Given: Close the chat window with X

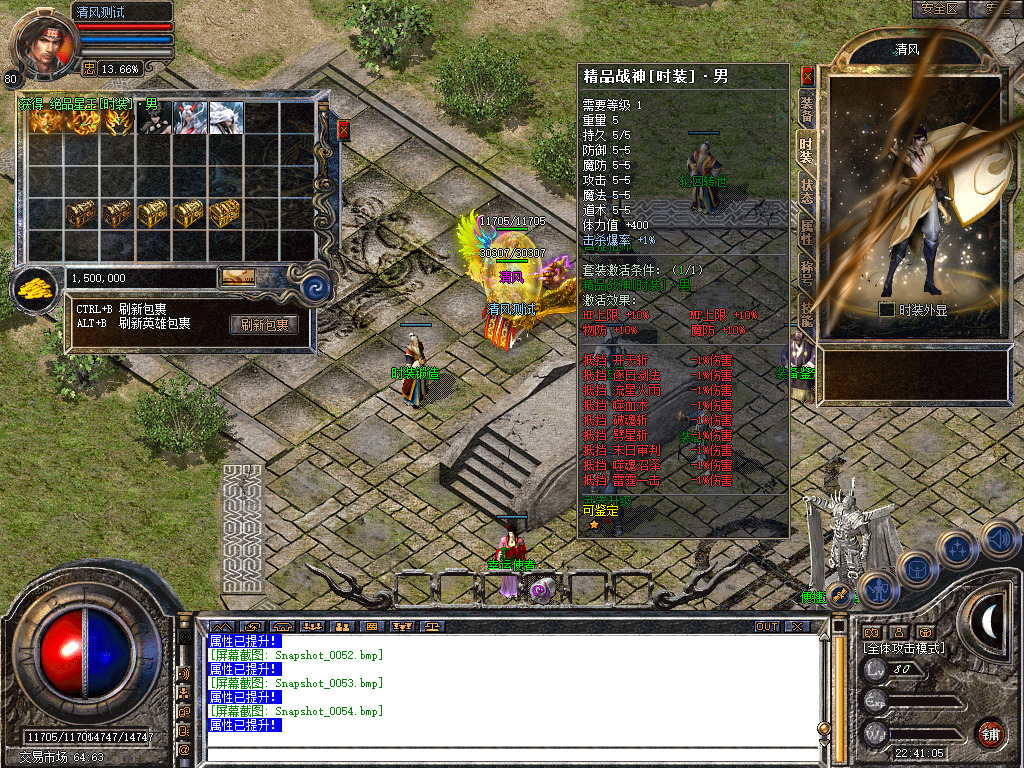Looking at the screenshot, I should pyautogui.click(x=796, y=627).
